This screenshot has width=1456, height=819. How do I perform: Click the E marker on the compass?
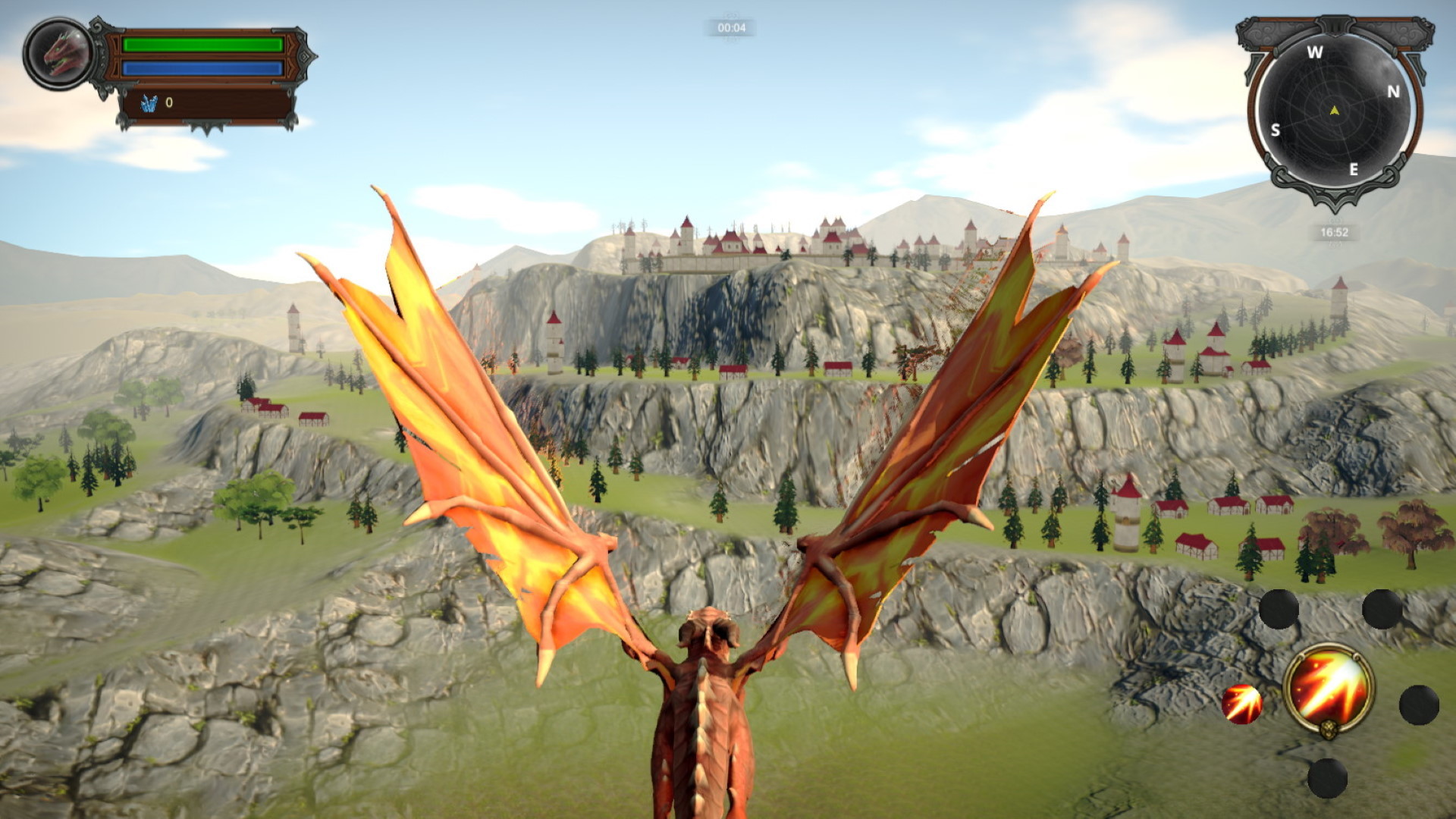tap(1353, 169)
